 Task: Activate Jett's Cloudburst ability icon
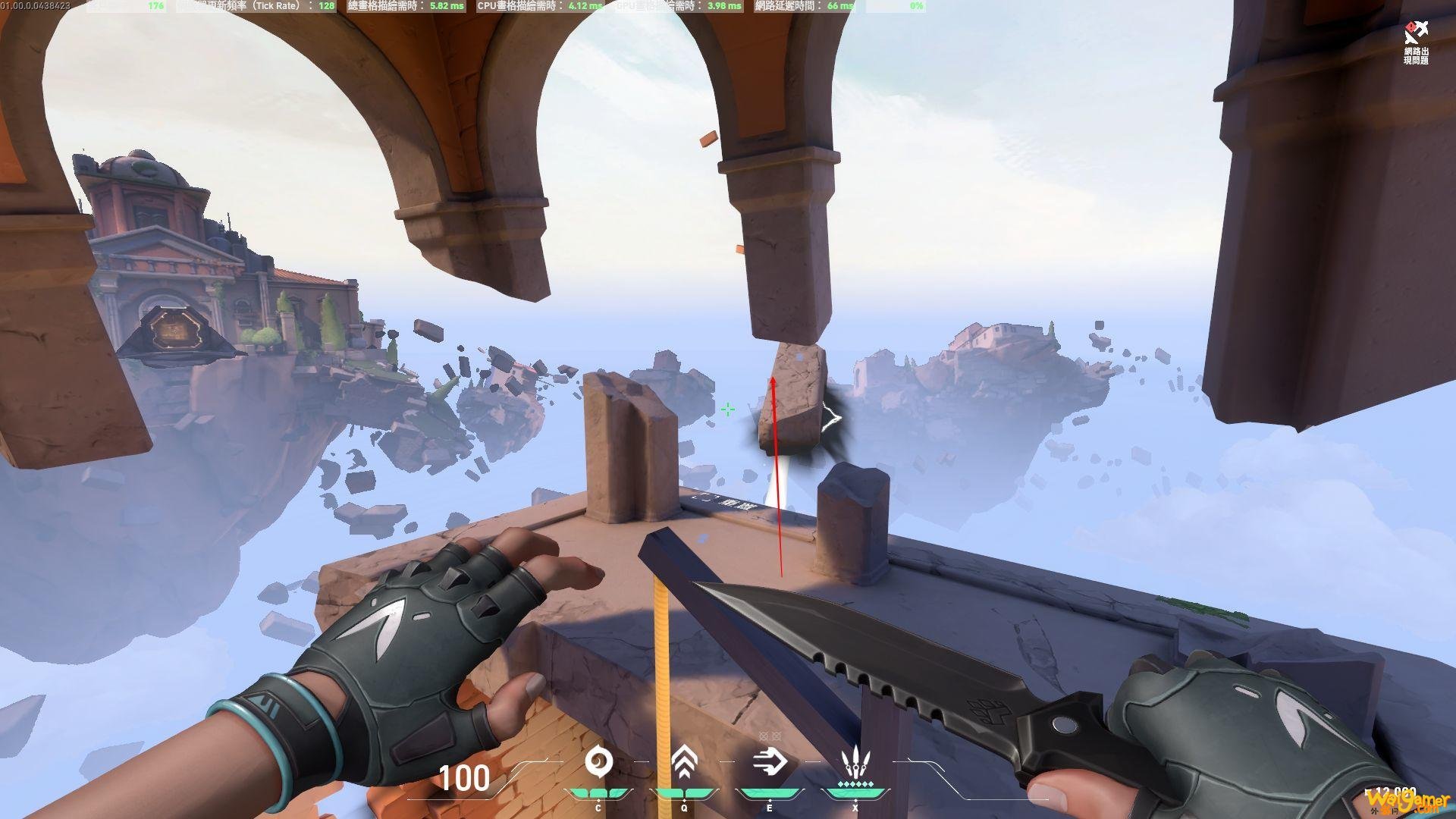point(598,761)
